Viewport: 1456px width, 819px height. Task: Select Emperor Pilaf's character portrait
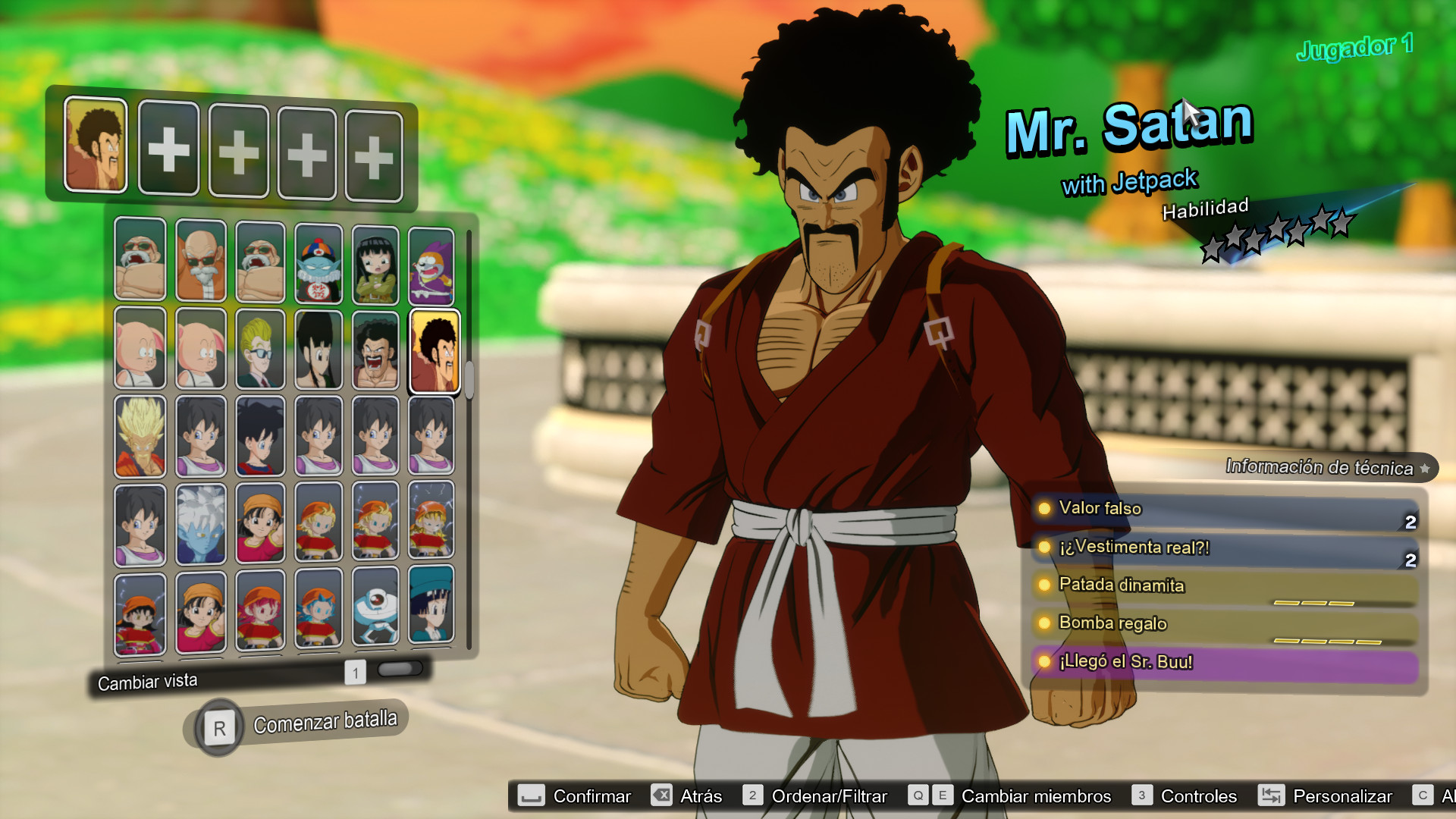pyautogui.click(x=318, y=260)
